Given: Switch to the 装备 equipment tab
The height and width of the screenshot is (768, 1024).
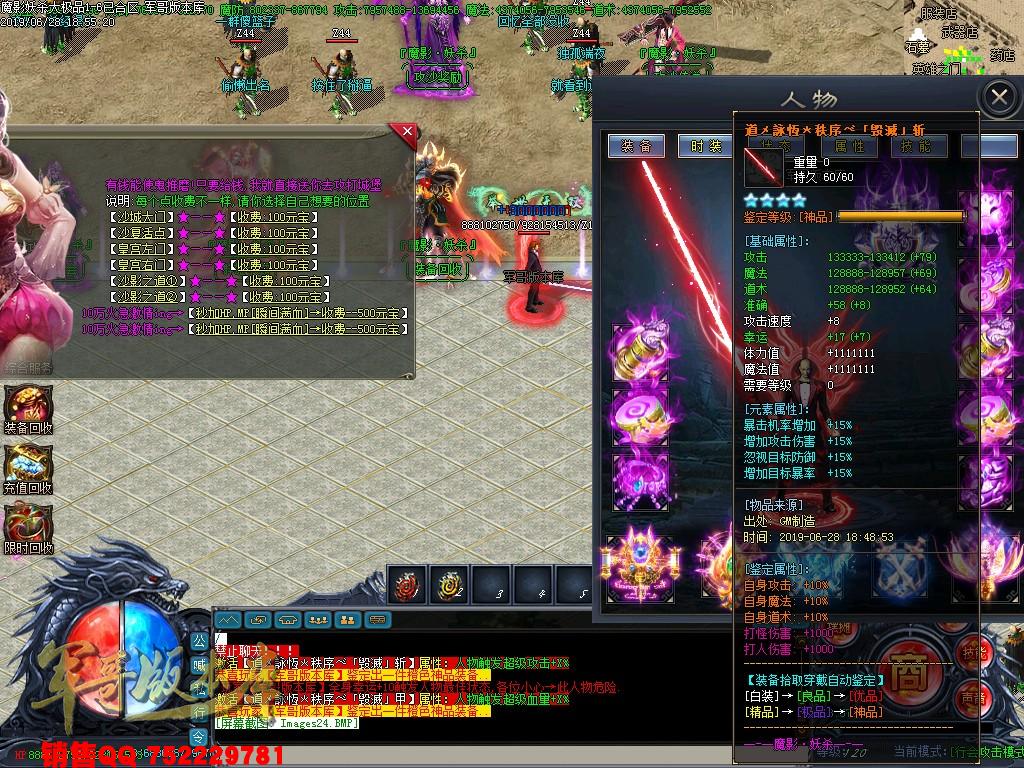Looking at the screenshot, I should click(x=637, y=146).
